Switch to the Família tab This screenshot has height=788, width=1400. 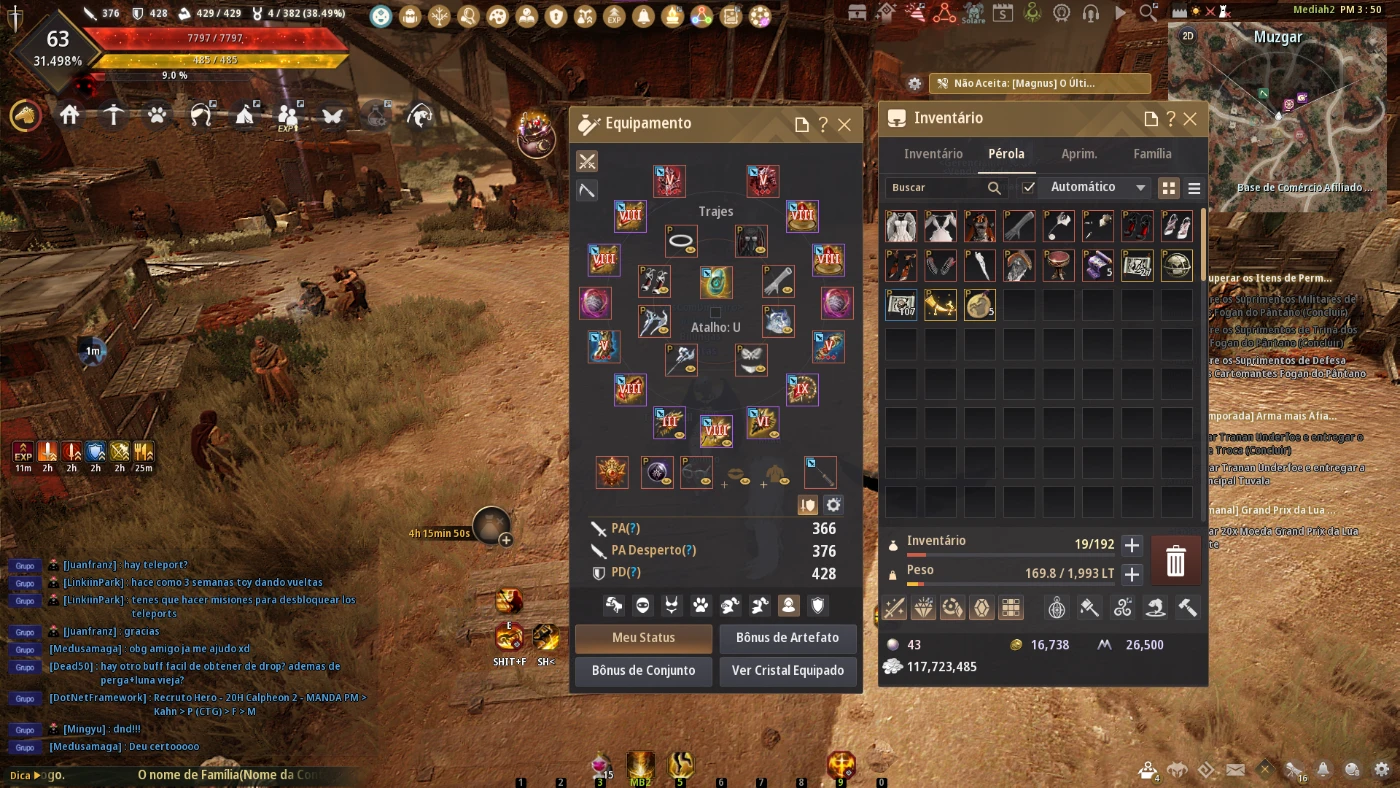(1152, 154)
